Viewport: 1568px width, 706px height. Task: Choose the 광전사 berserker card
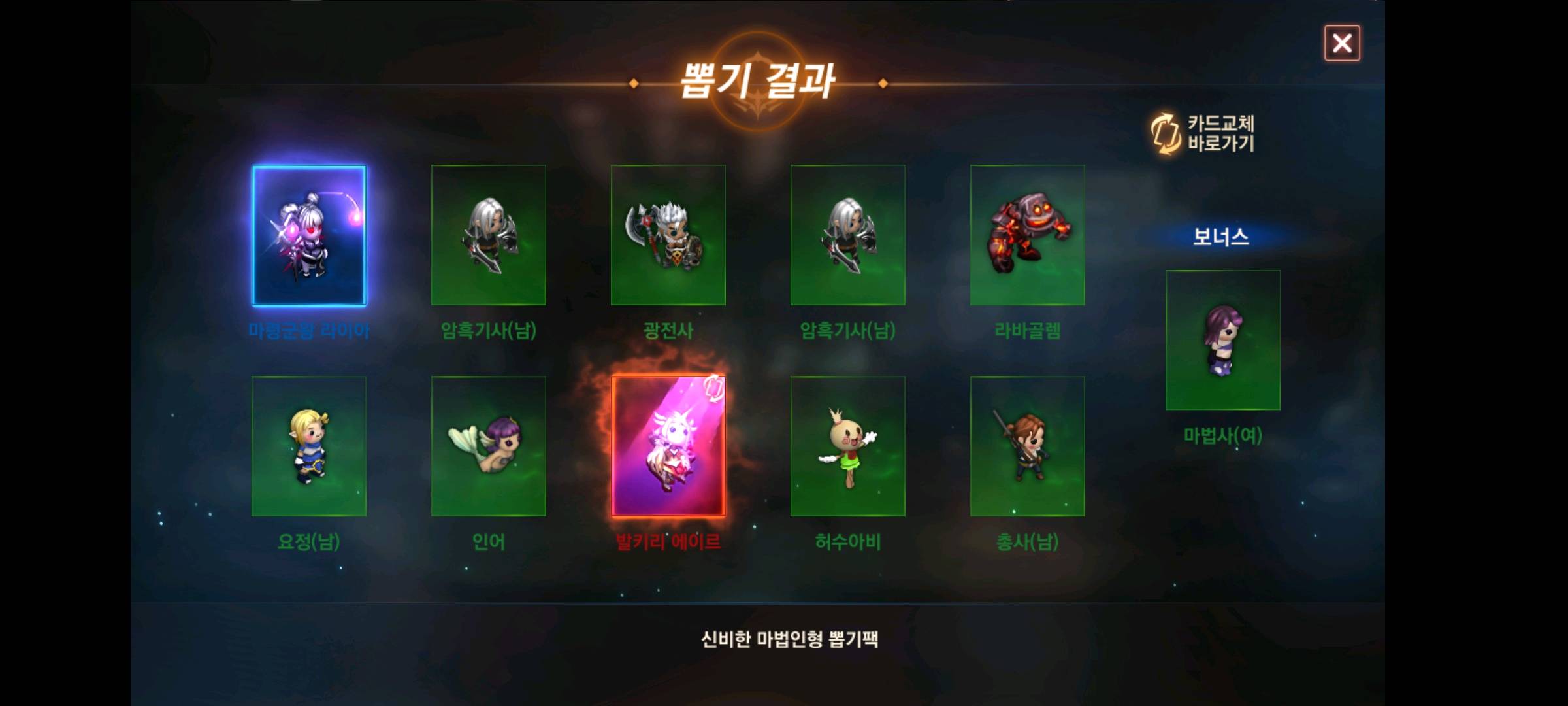tap(668, 235)
